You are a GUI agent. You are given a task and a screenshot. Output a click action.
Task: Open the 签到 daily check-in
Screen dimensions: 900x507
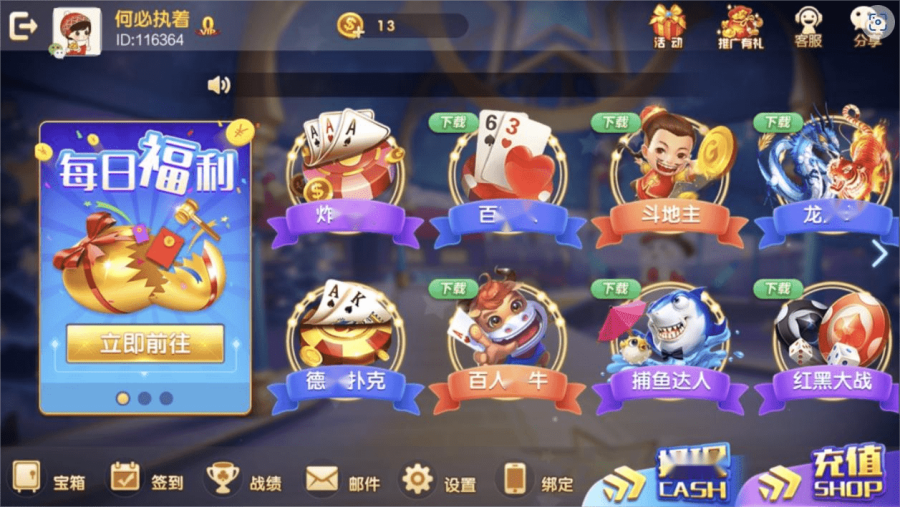[146, 482]
